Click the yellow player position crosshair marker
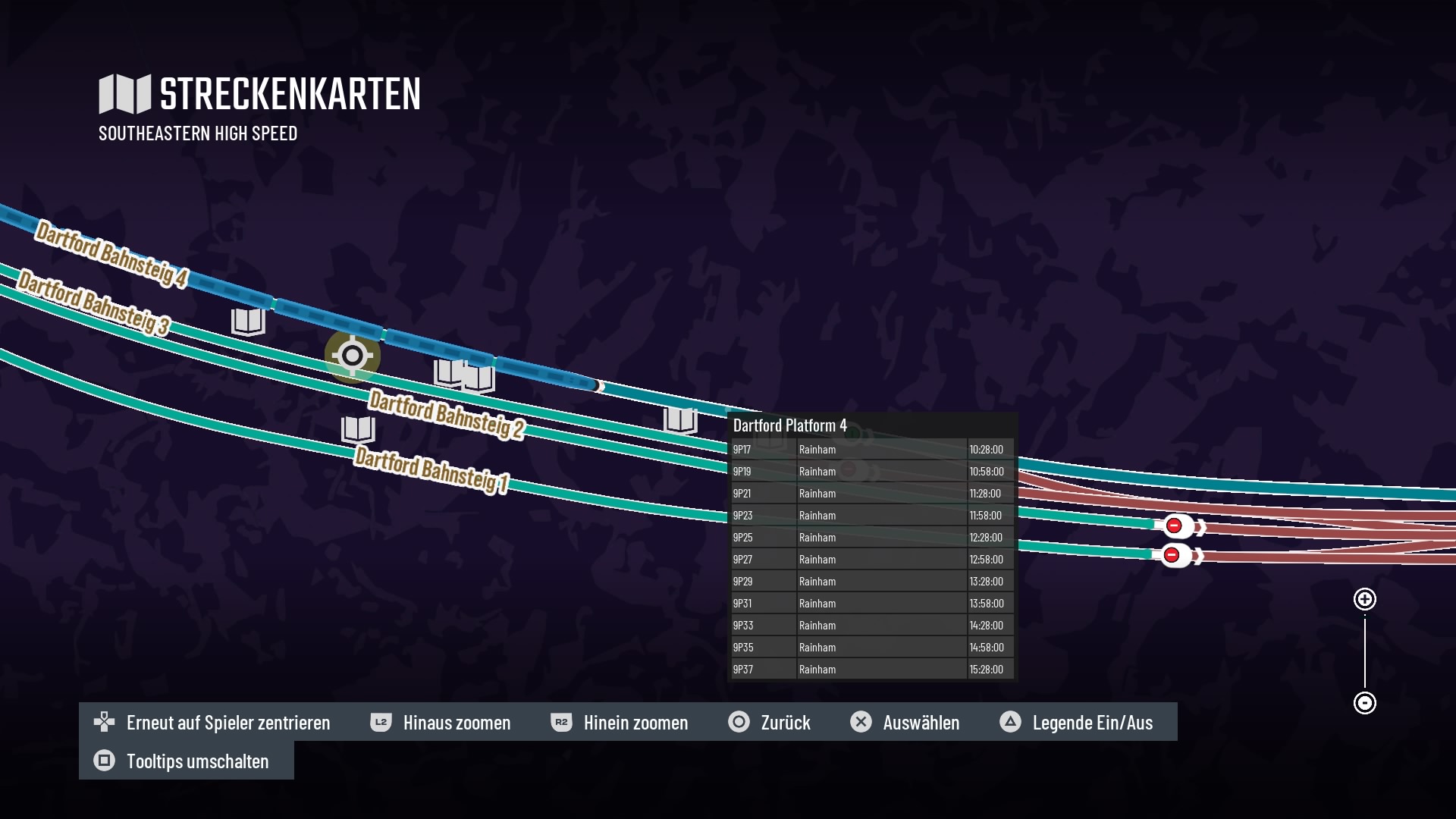This screenshot has width=1456, height=819. (x=352, y=355)
